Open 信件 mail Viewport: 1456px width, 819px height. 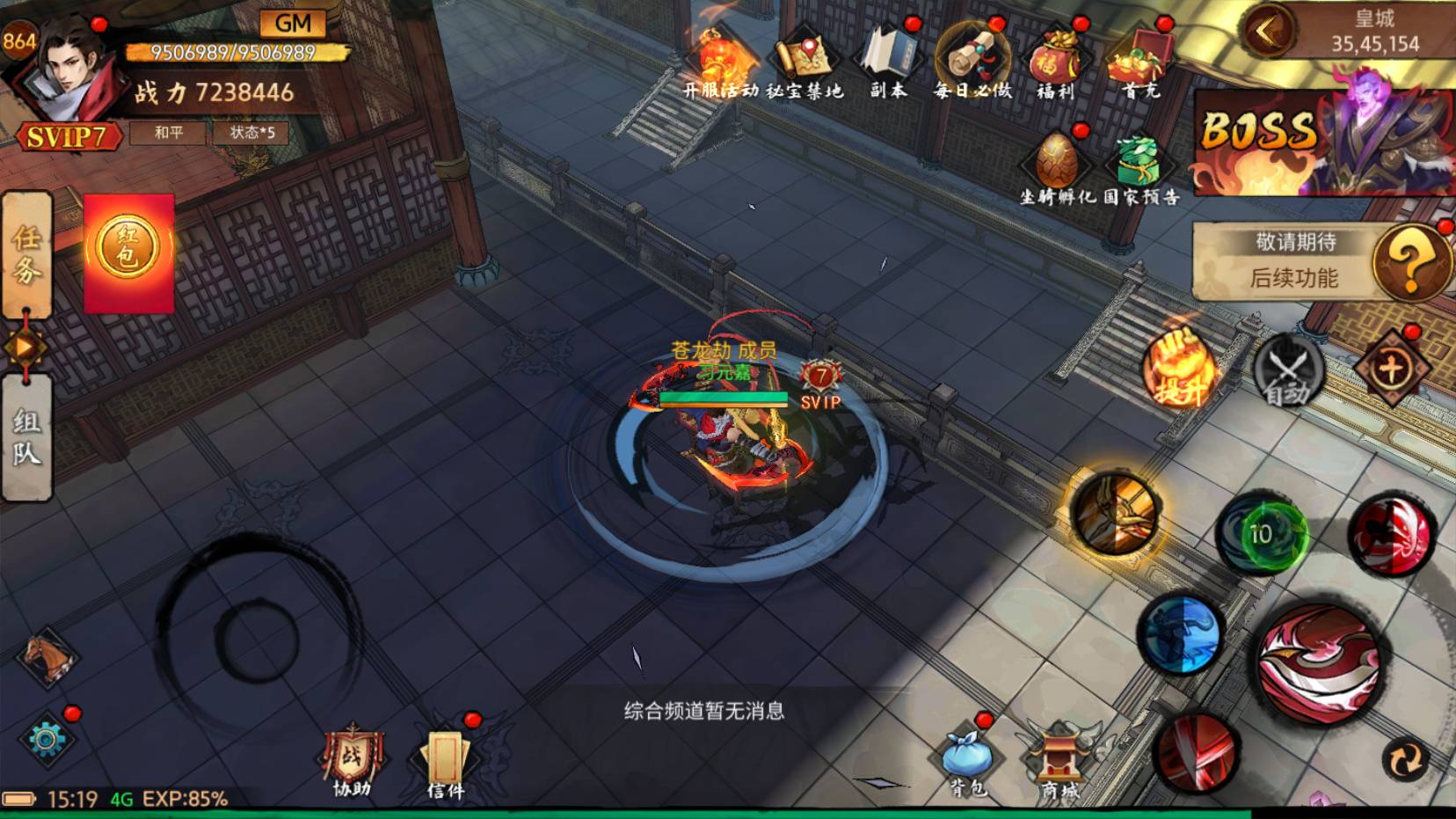[x=445, y=762]
